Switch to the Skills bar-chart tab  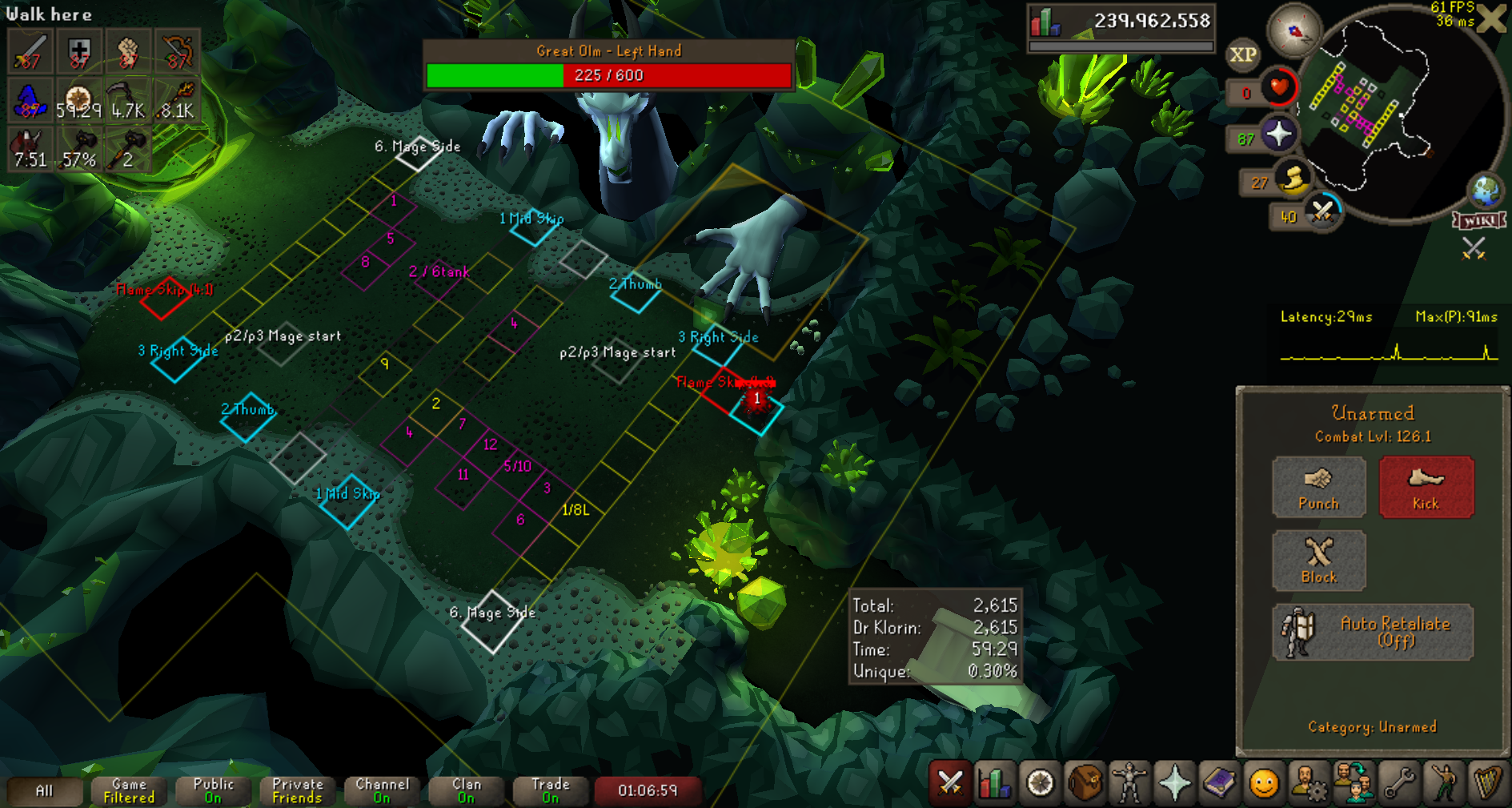click(995, 782)
